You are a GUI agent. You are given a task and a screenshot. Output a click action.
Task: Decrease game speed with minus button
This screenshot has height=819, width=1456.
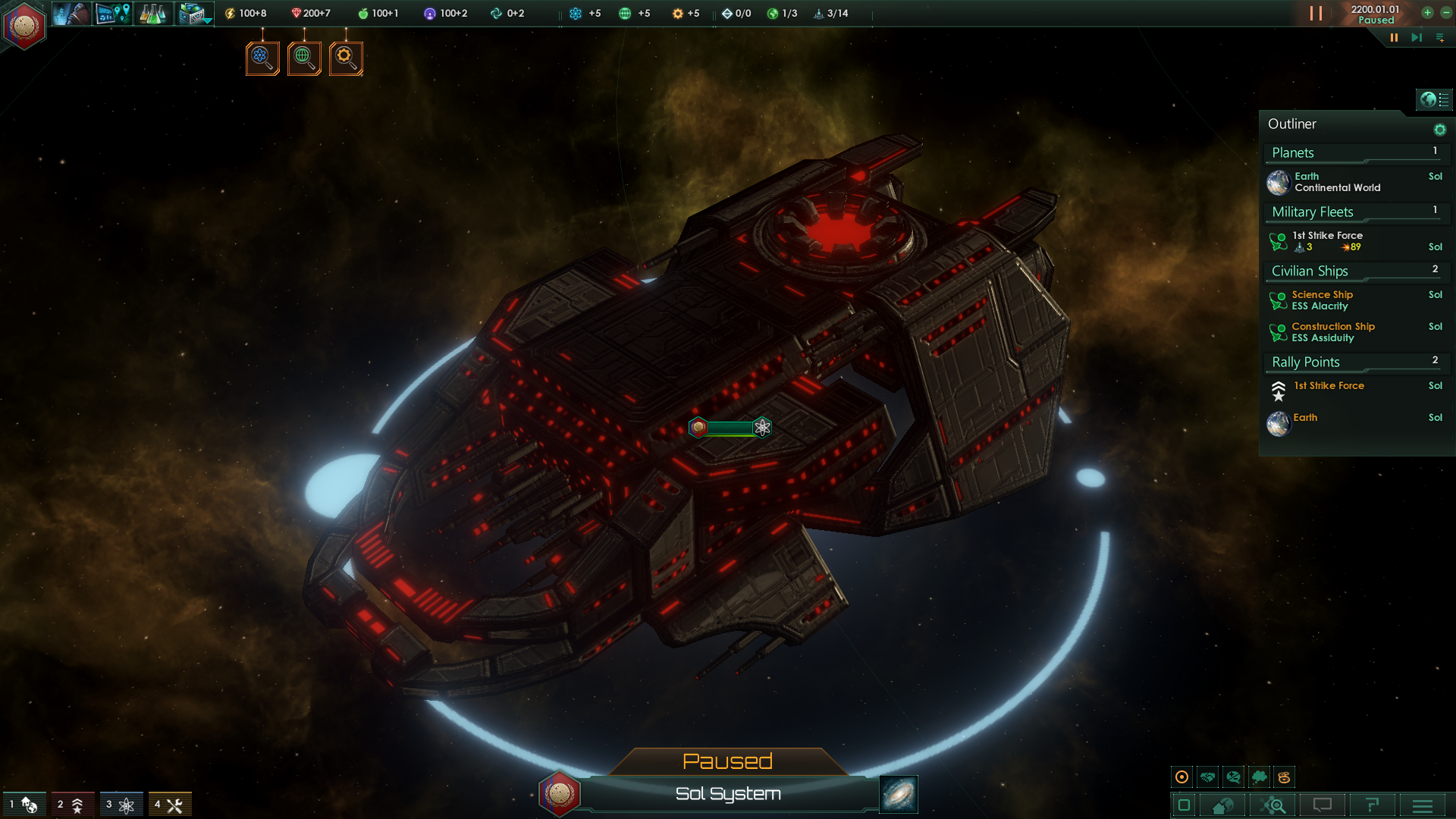[1446, 12]
